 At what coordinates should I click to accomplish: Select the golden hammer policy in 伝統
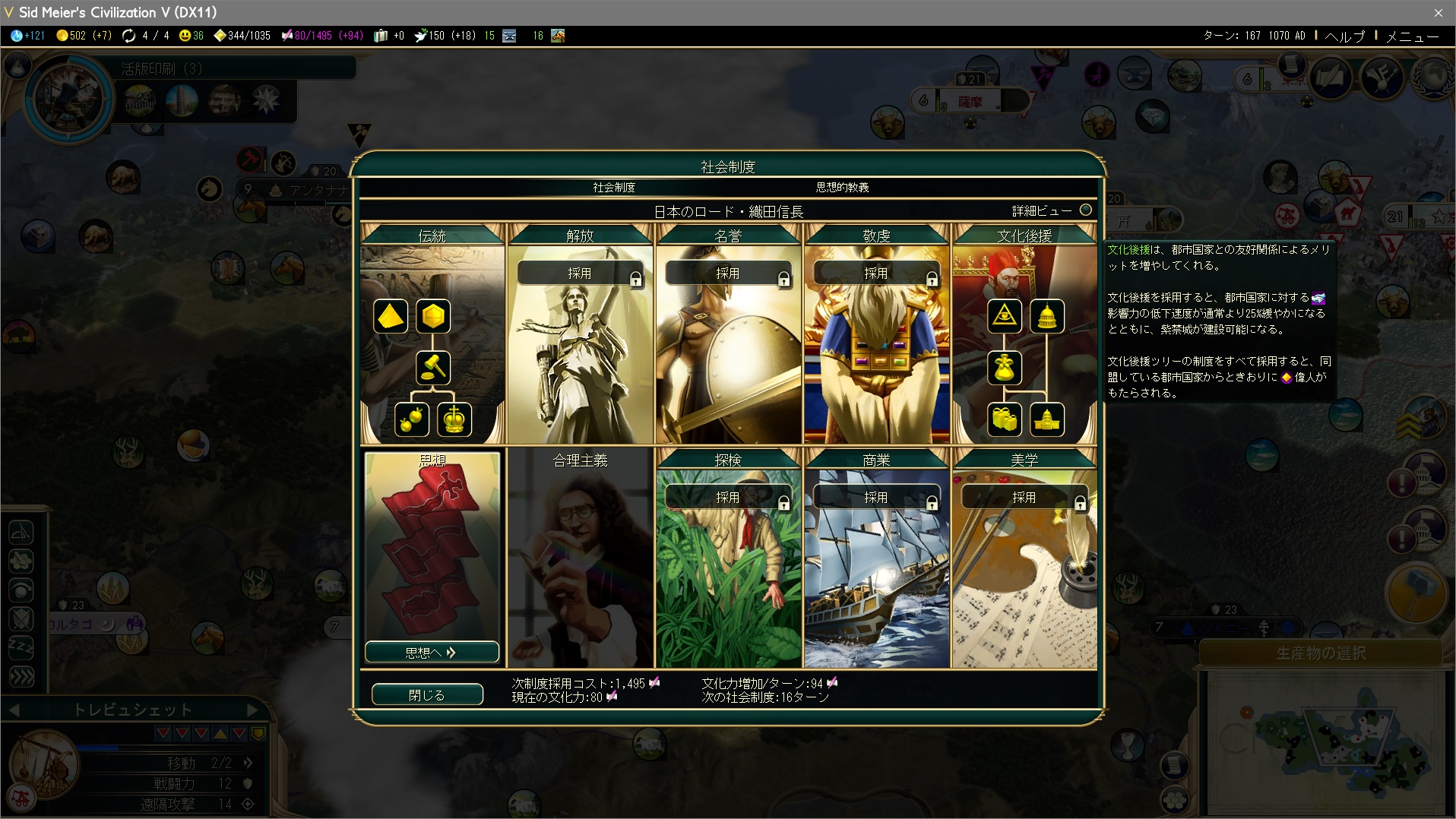pyautogui.click(x=433, y=368)
